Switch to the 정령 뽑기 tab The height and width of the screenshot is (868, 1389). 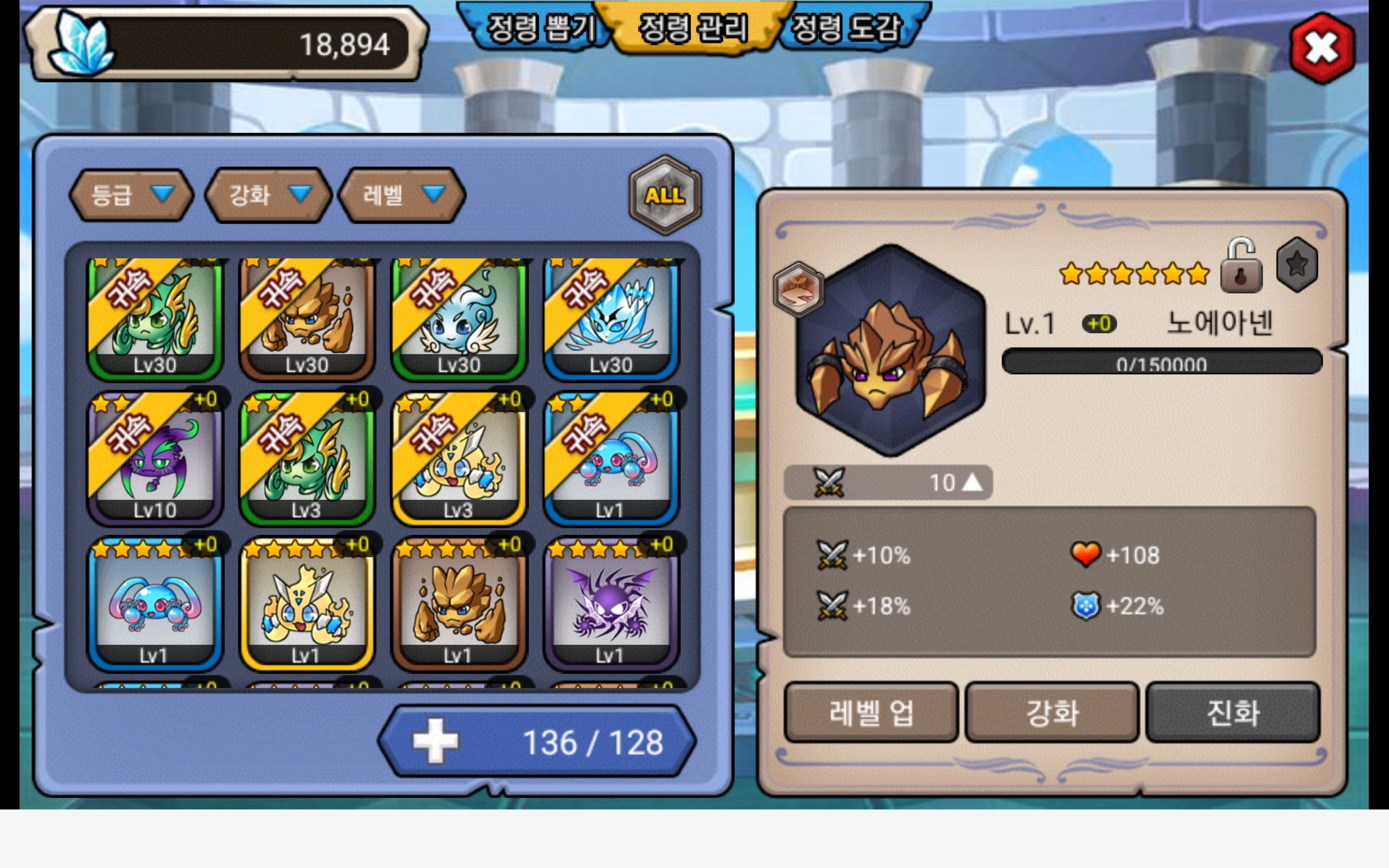[539, 28]
